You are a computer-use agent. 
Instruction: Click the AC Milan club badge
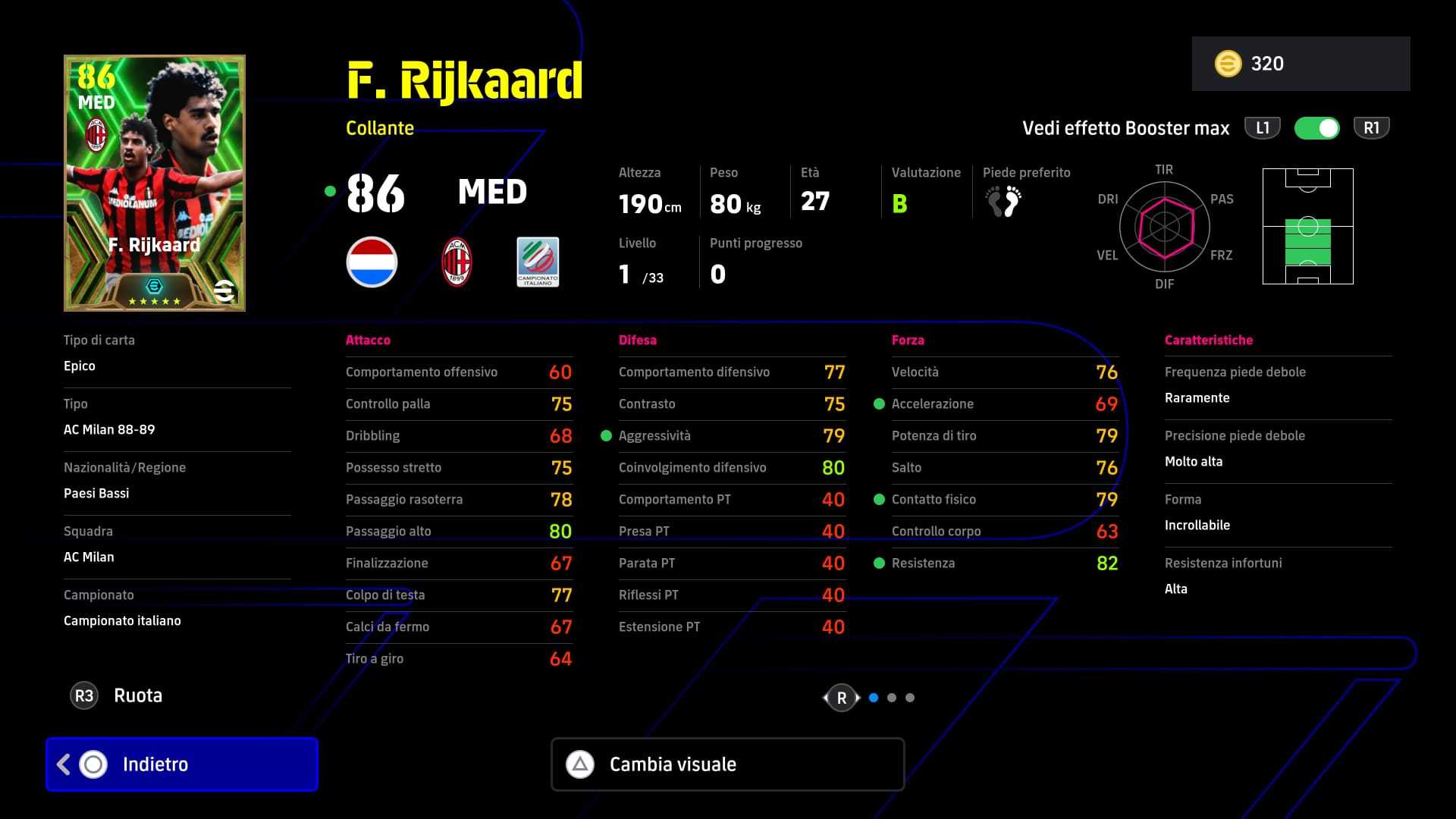click(457, 262)
